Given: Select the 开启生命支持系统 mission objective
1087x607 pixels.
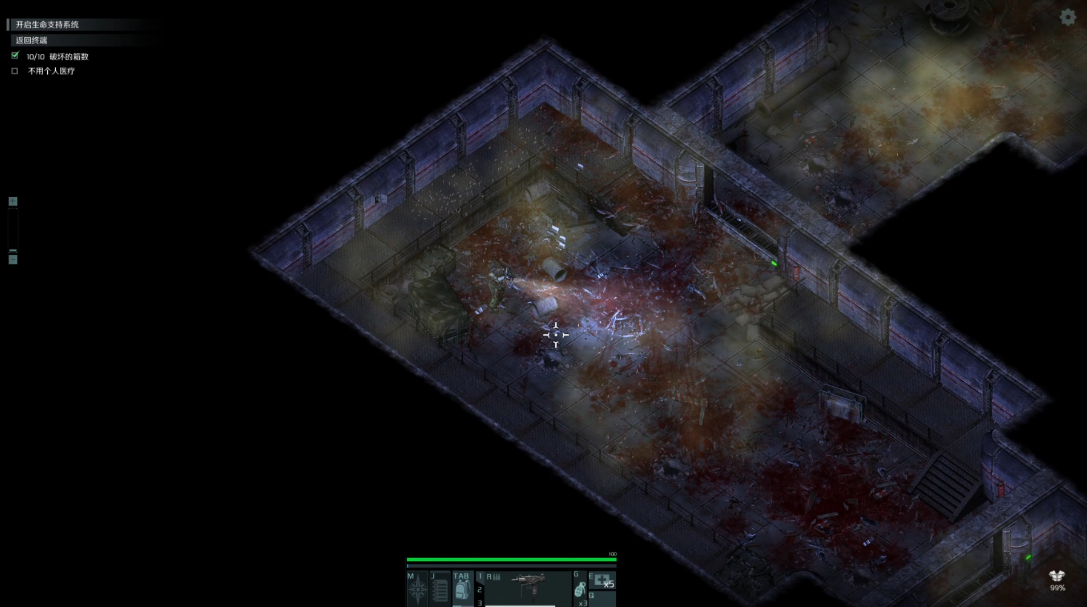Looking at the screenshot, I should pos(47,24).
